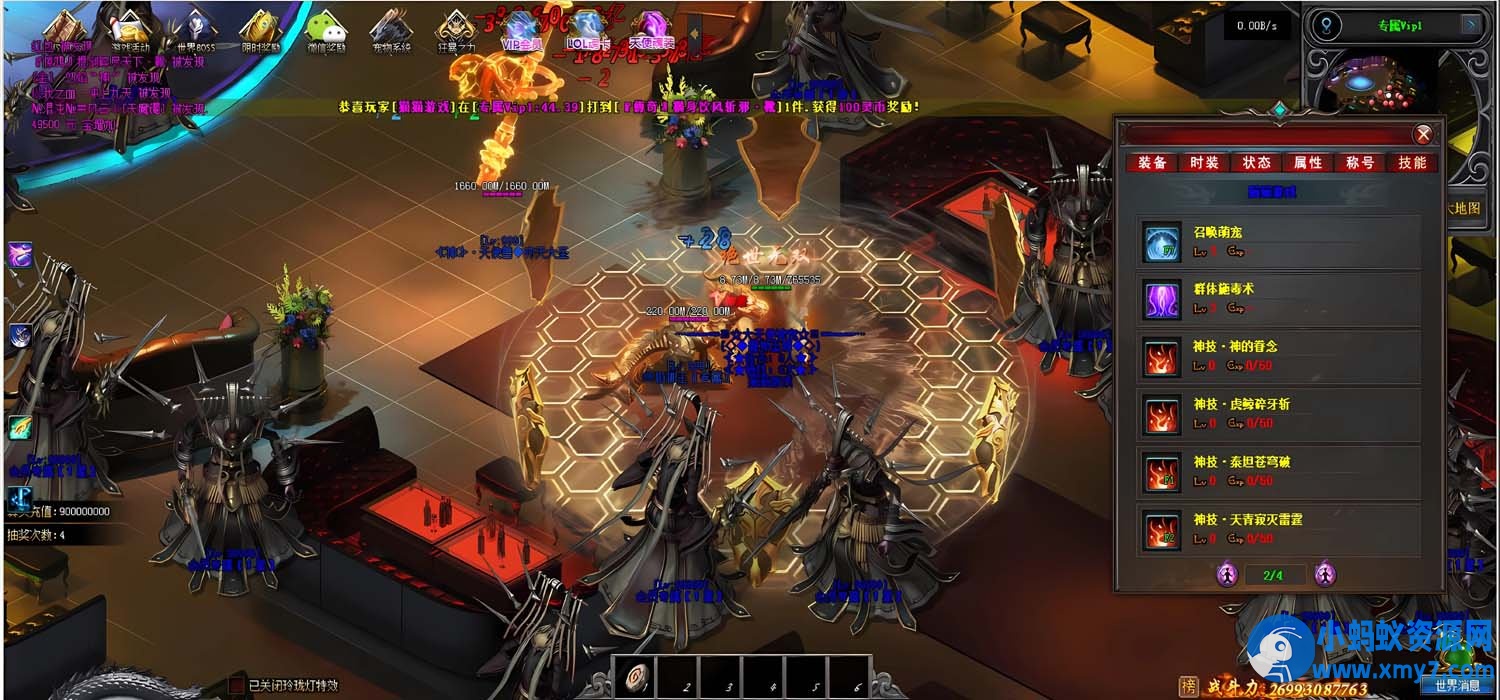1500x700 pixels.
Task: Open the 世界消息 world message button
Action: pos(1457,686)
